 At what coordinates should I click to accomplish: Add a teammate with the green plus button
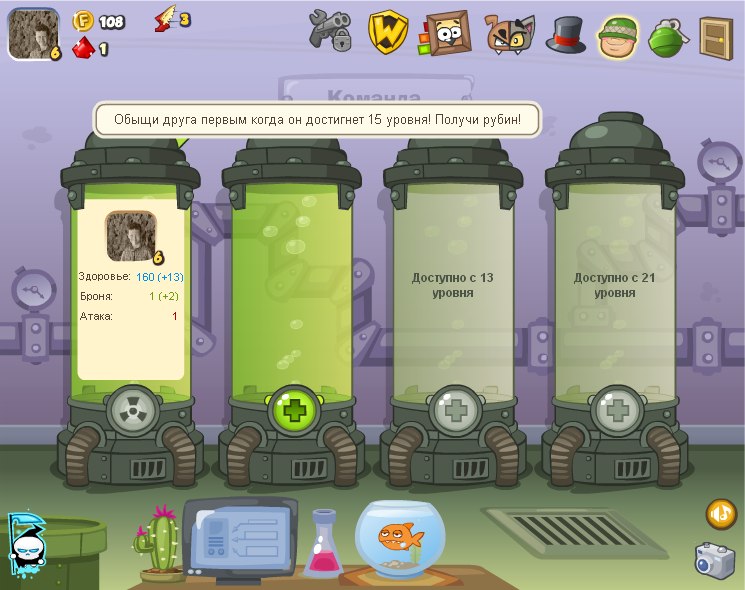click(x=294, y=409)
